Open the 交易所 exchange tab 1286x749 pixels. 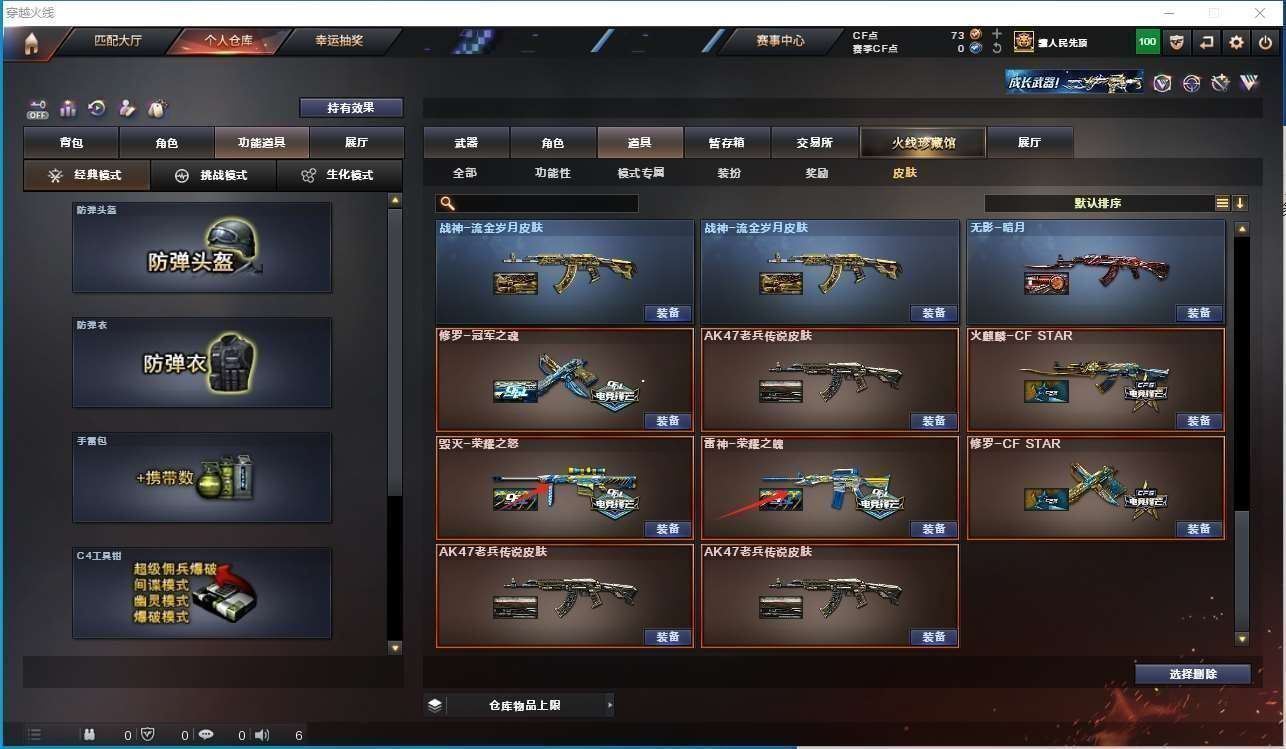pos(814,143)
